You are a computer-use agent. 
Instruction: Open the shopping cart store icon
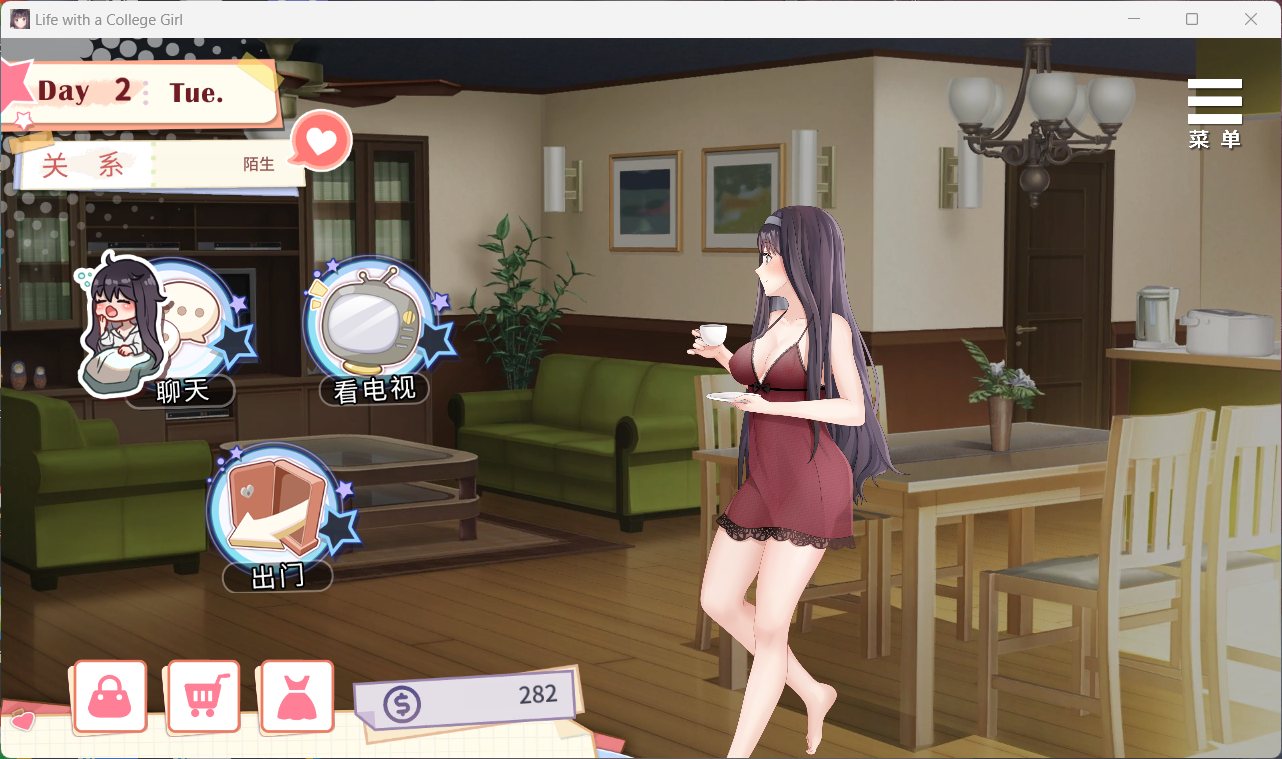(203, 696)
